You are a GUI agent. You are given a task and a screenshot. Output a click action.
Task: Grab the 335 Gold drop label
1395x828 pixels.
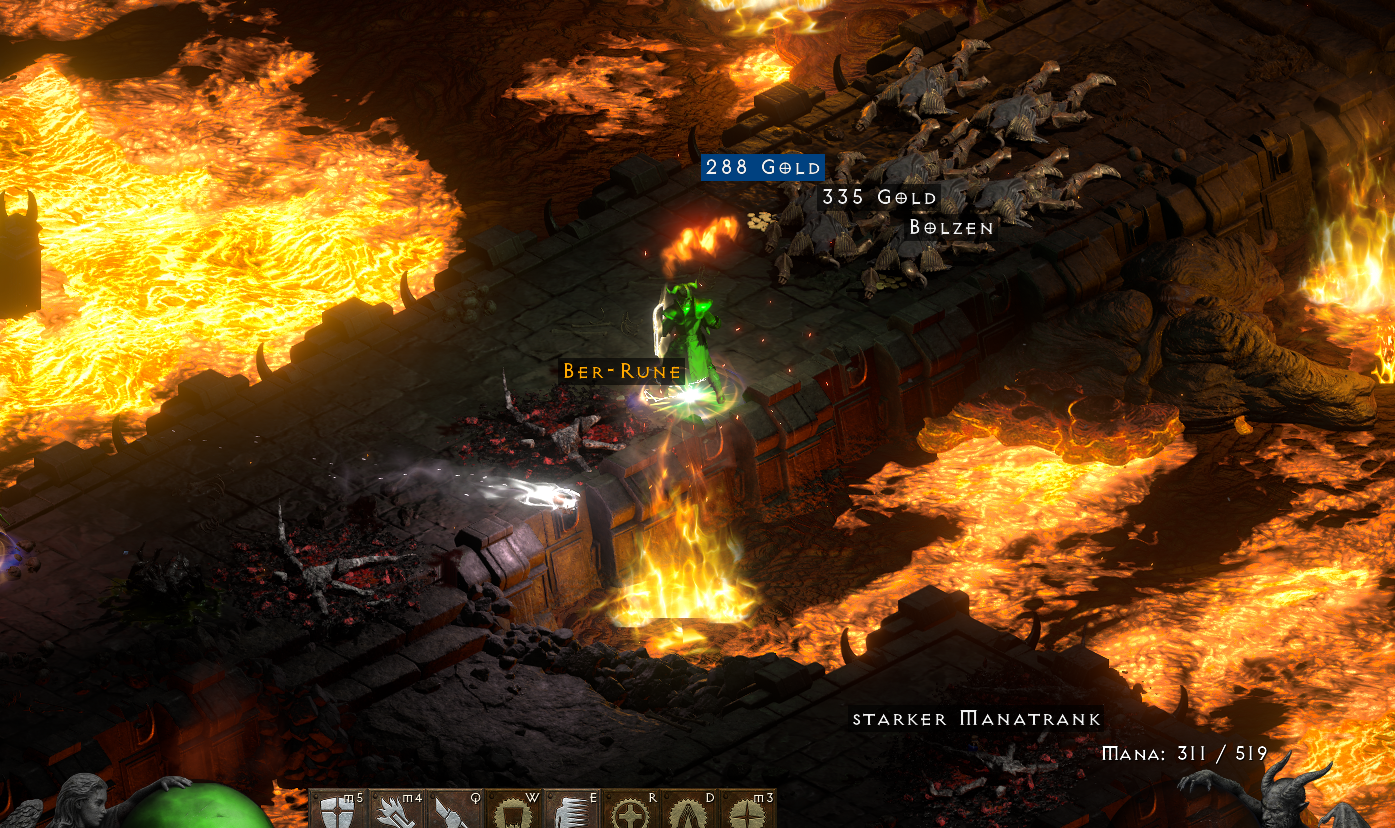pos(879,197)
